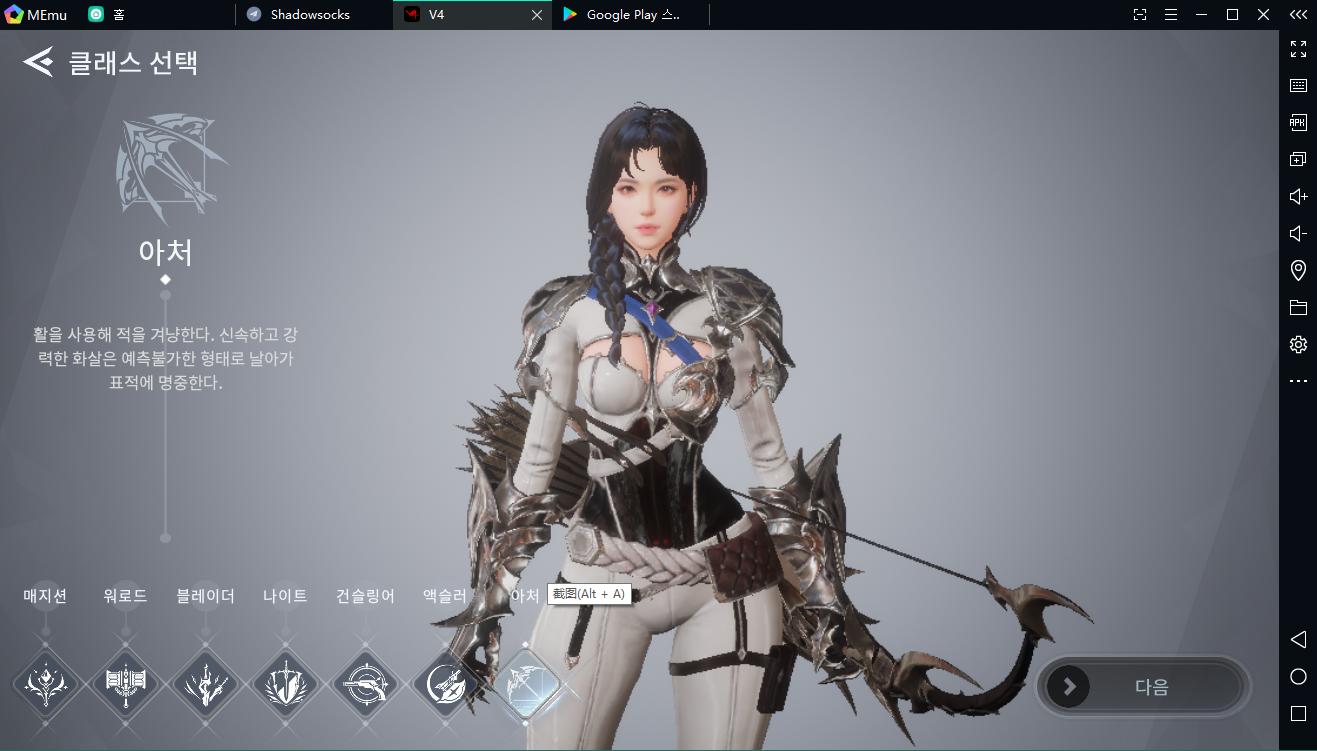Go back using the arrow by 클래스 선택
1317x751 pixels.
tap(38, 63)
